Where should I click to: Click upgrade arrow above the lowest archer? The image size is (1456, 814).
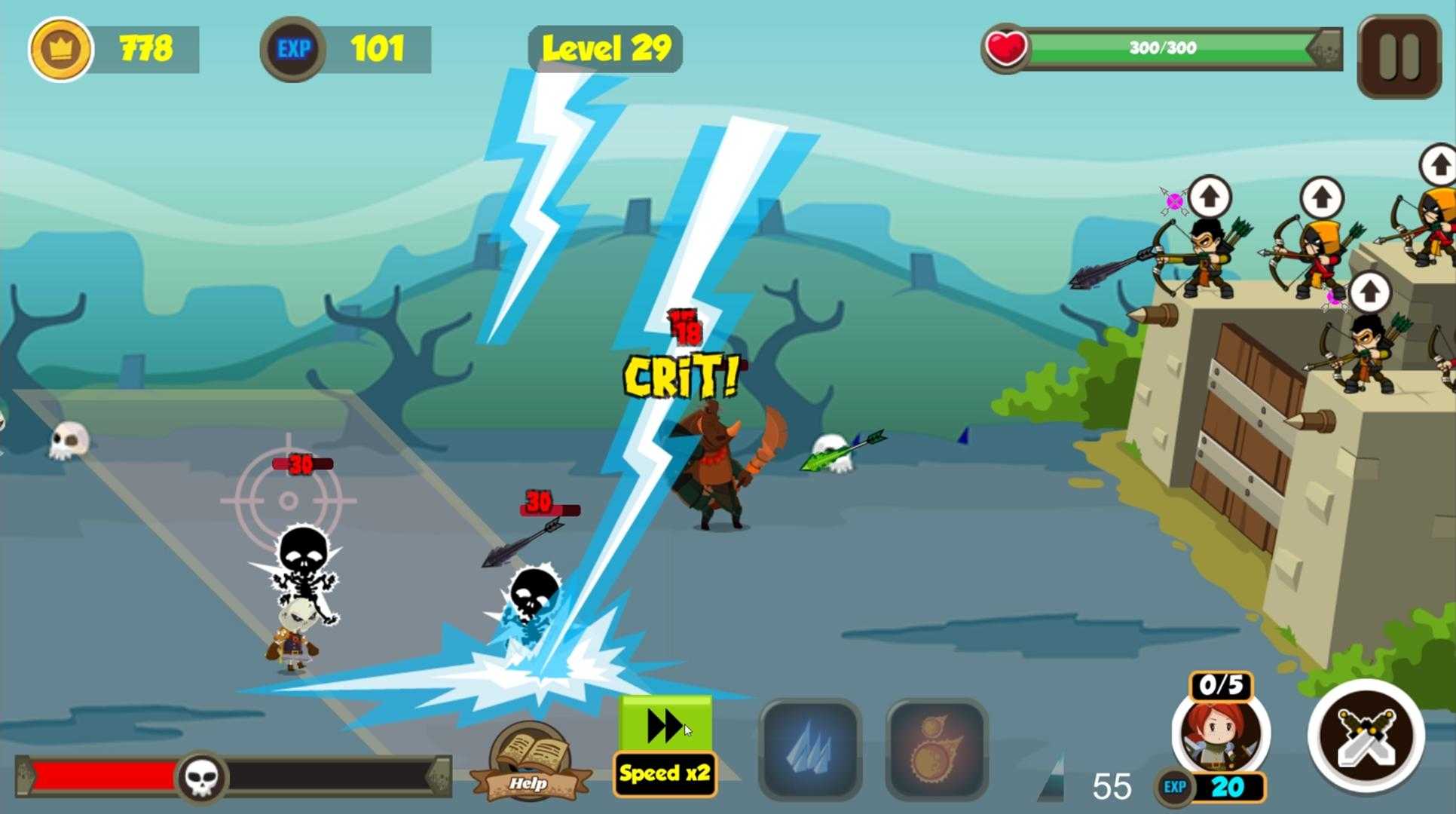1369,292
